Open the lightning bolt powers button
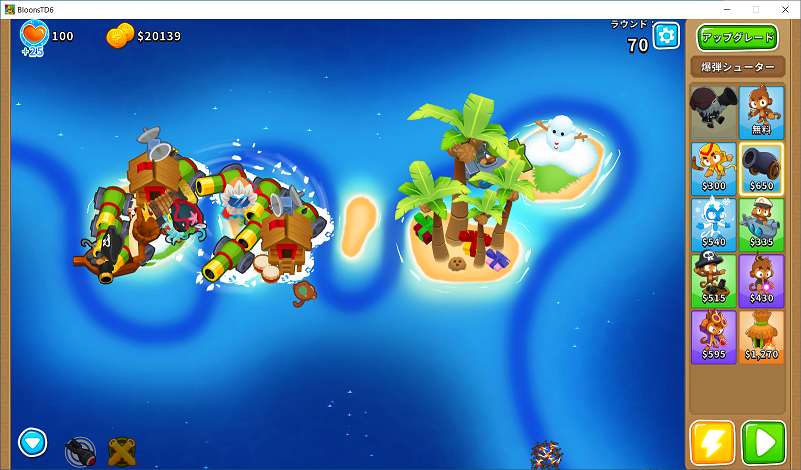The image size is (801, 470). click(712, 442)
